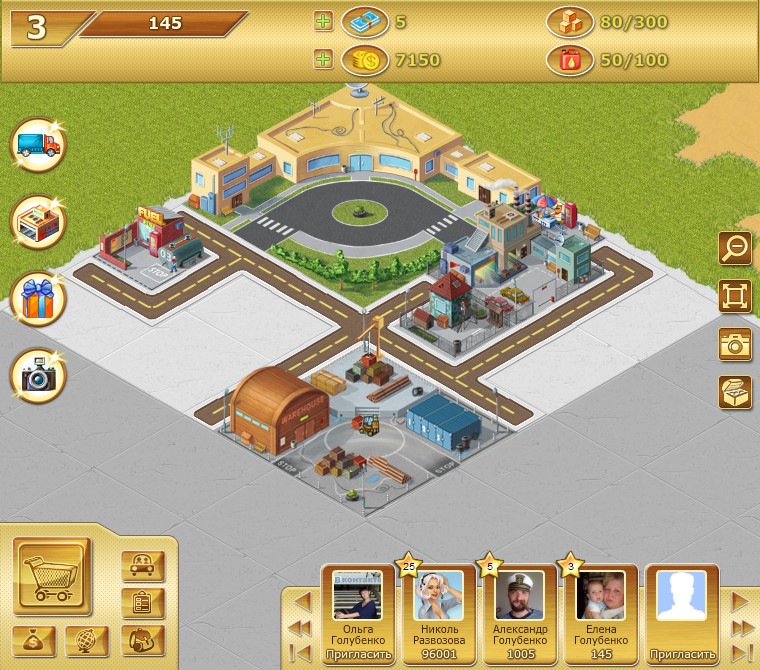
Task: Open the globe map button
Action: pyautogui.click(x=87, y=640)
